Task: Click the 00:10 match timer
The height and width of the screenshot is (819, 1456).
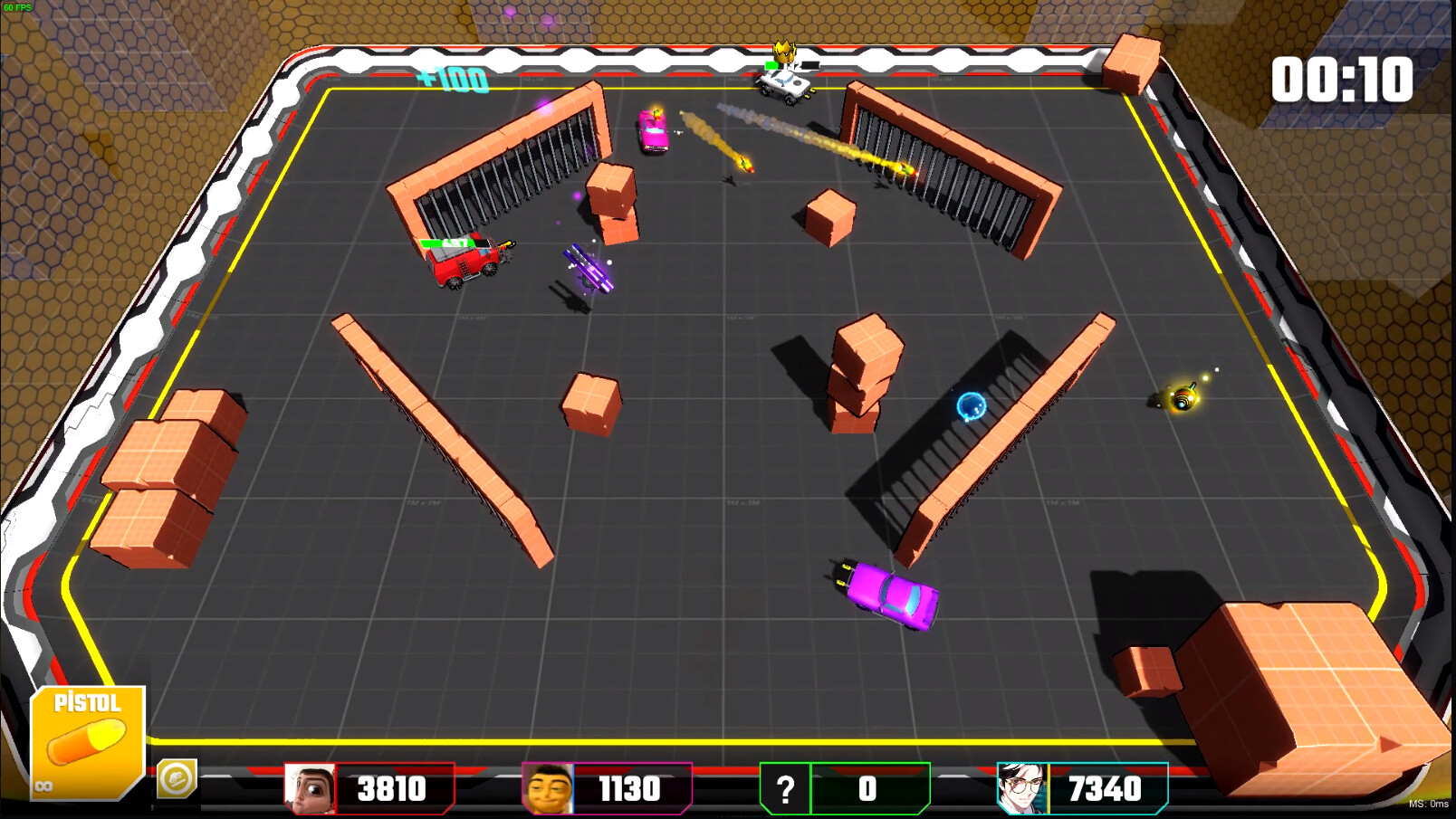Action: 1341,80
